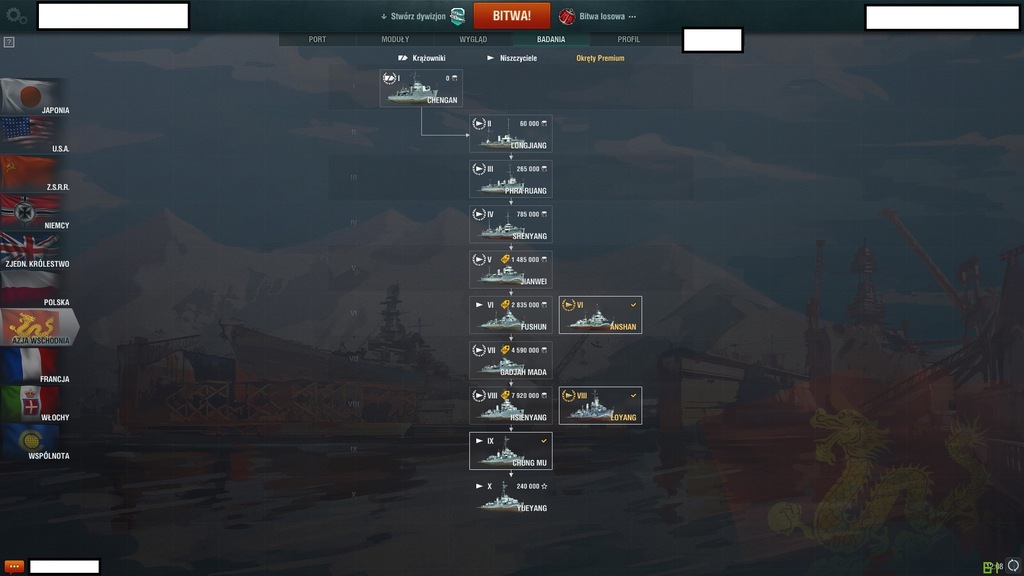Select the Chengan tier I ship
This screenshot has width=1024, height=576.
pyautogui.click(x=421, y=88)
